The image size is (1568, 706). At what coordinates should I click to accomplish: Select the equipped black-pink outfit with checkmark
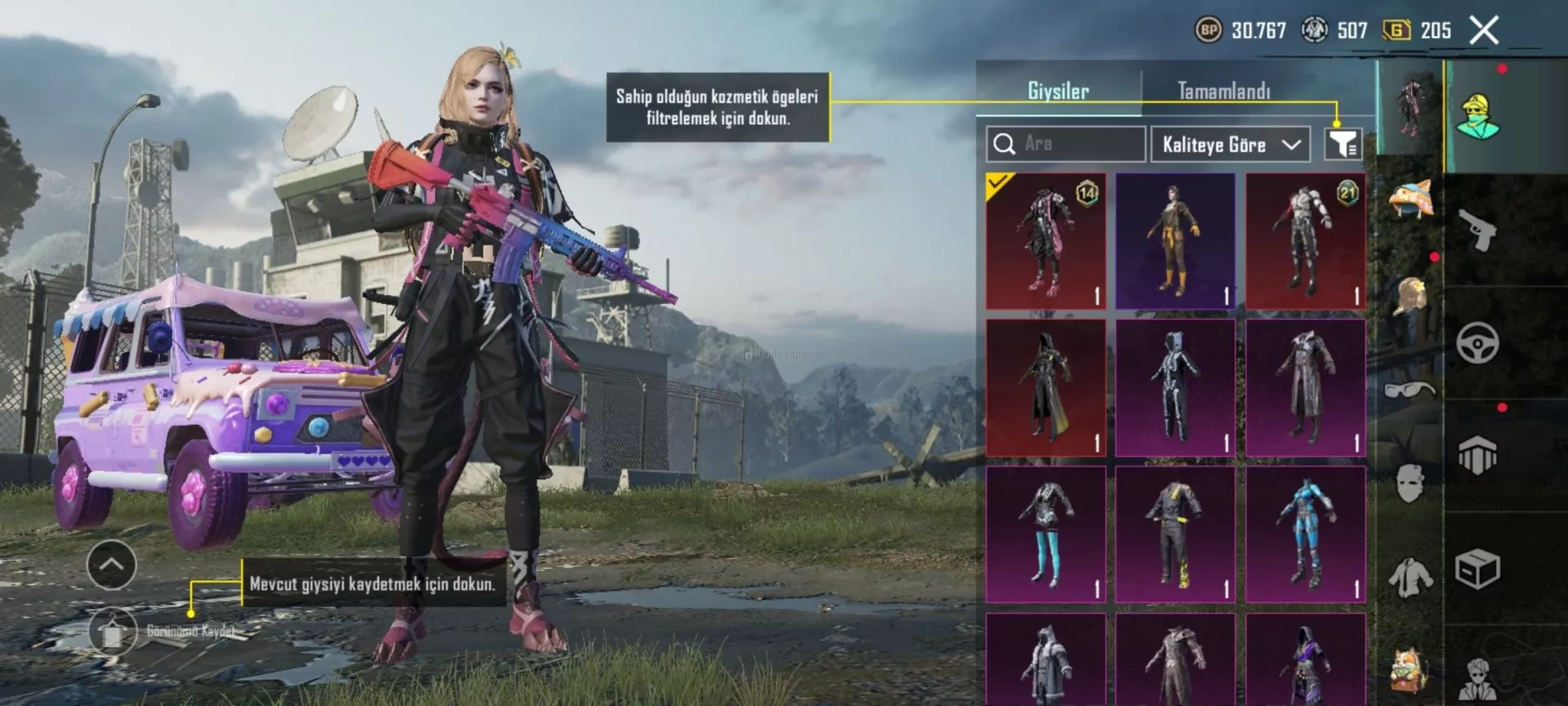pyautogui.click(x=1045, y=241)
